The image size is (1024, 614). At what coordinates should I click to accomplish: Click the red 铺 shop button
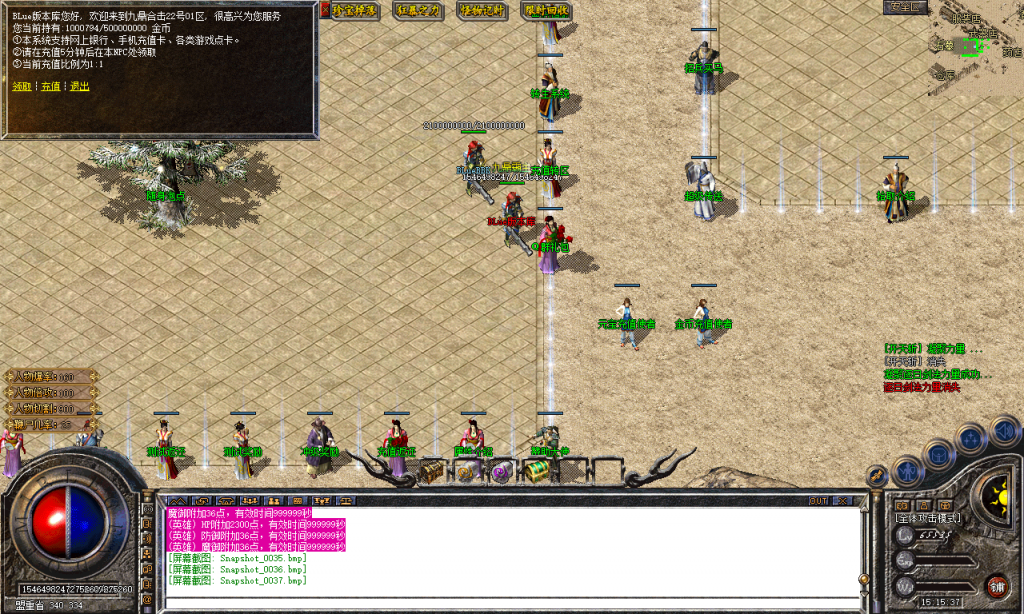point(996,585)
